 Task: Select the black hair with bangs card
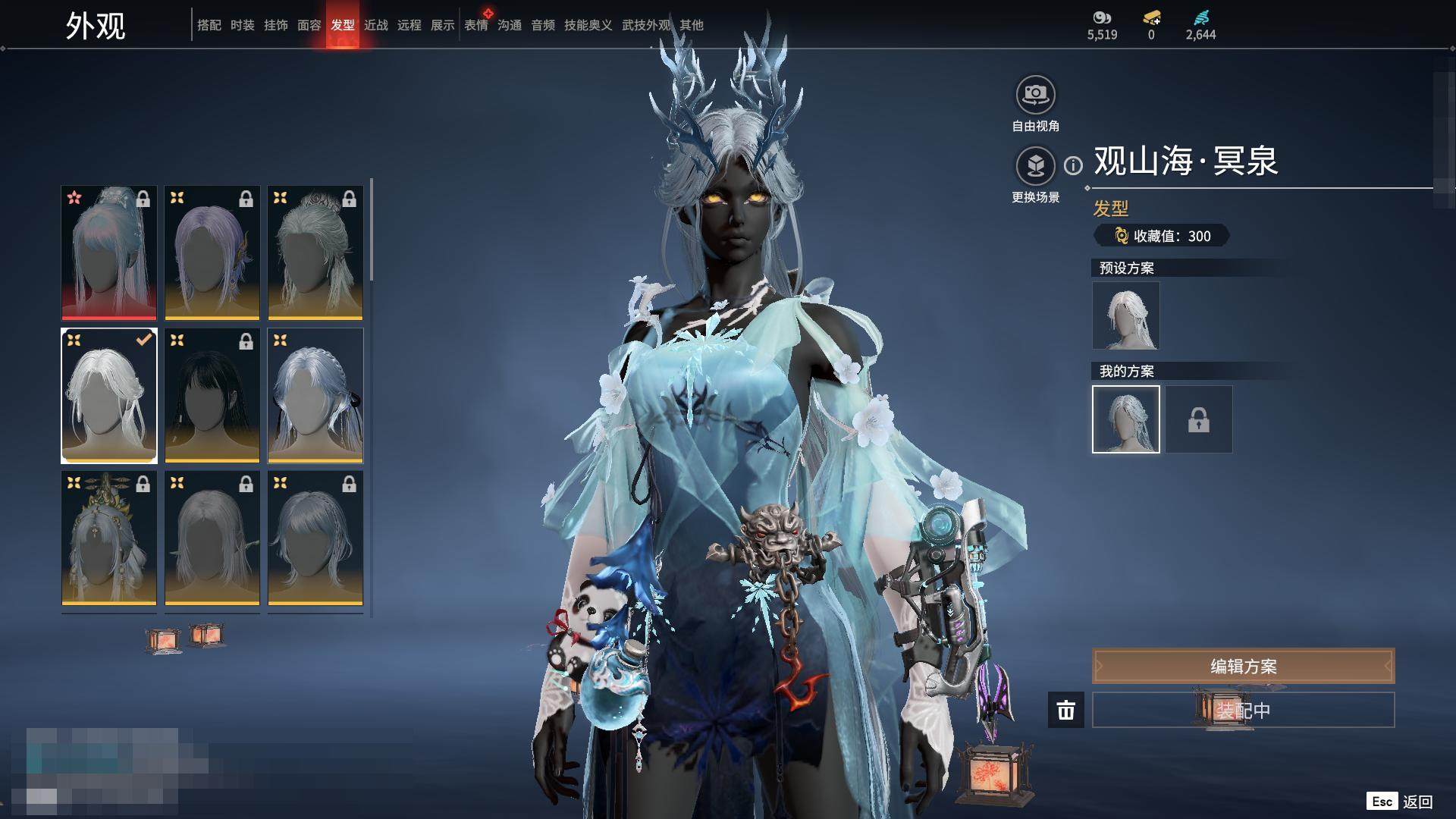(x=212, y=395)
